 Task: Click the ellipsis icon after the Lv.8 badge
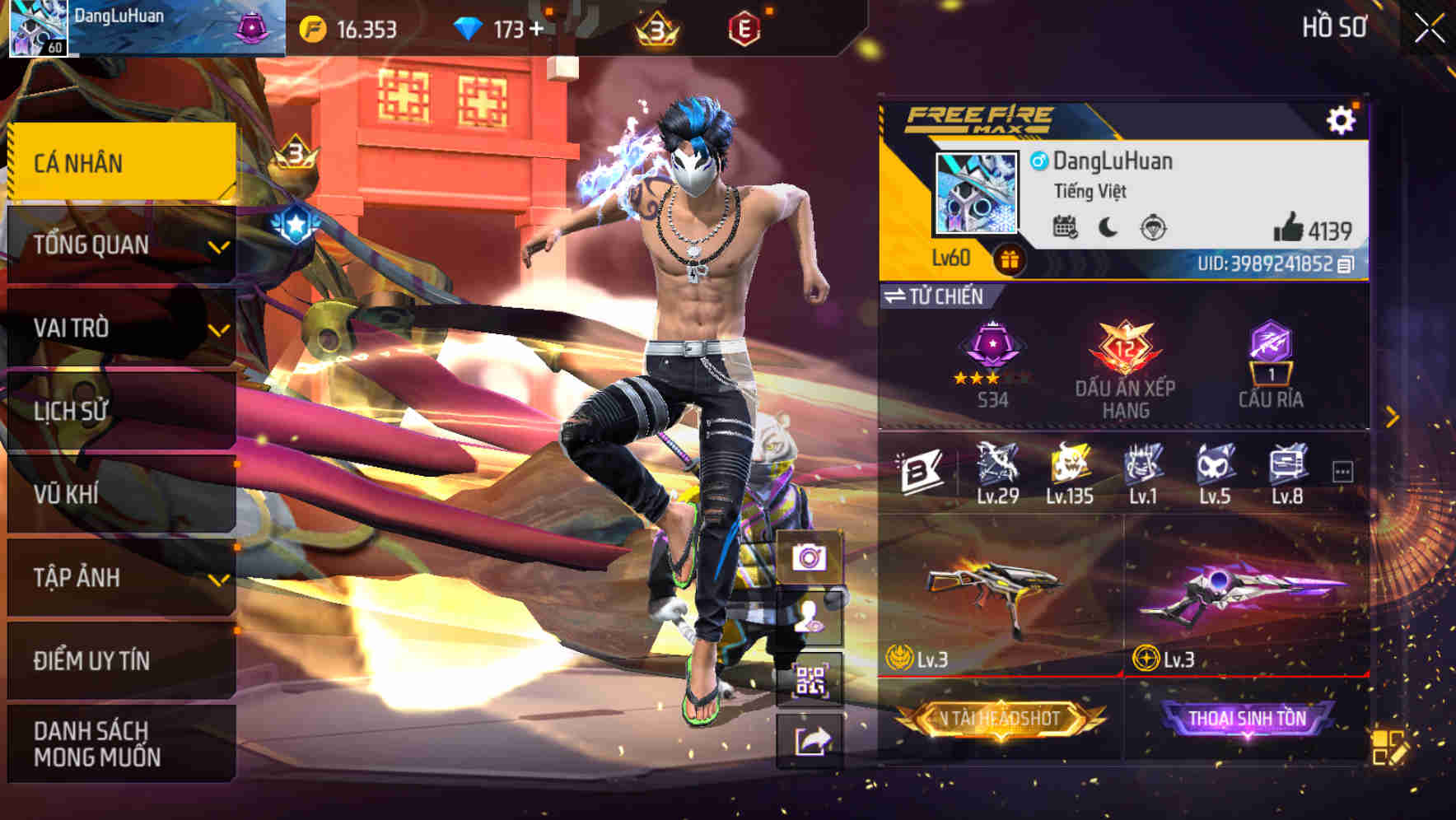click(x=1345, y=468)
